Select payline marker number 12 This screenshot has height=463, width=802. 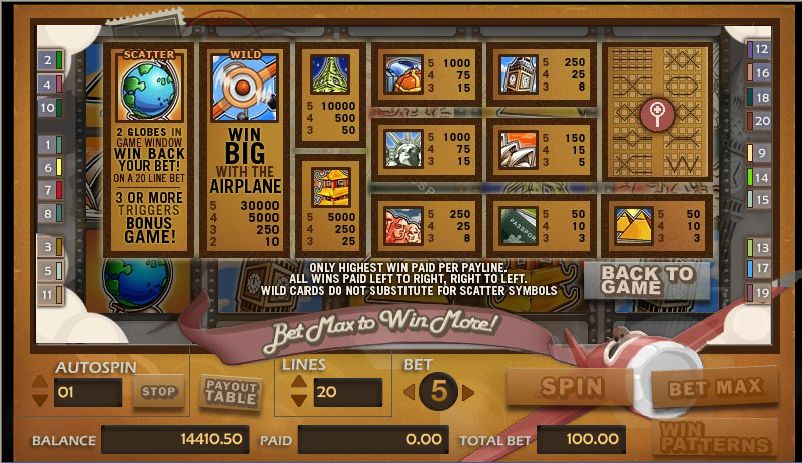coord(762,49)
